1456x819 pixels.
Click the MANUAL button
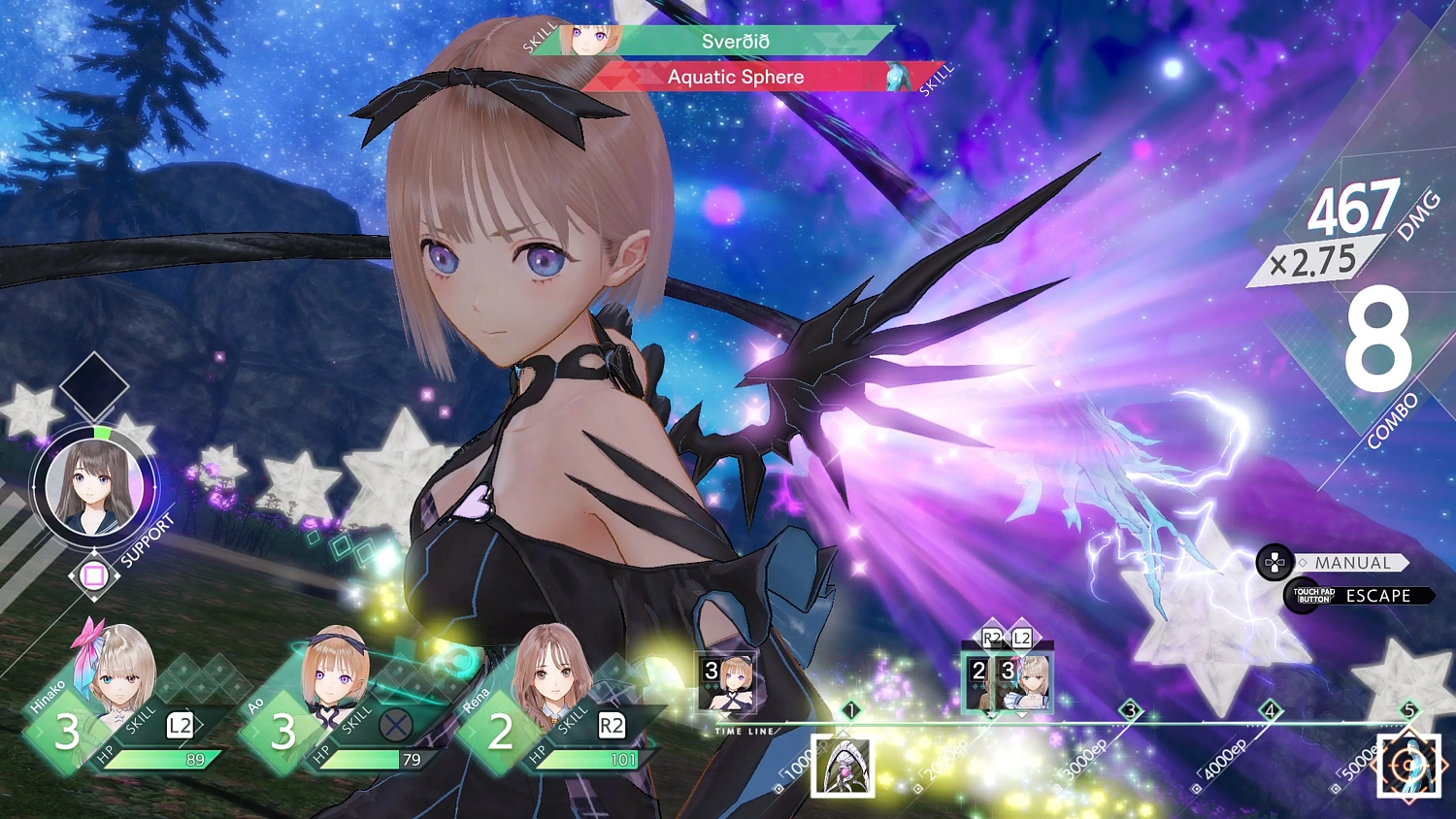coord(1352,563)
